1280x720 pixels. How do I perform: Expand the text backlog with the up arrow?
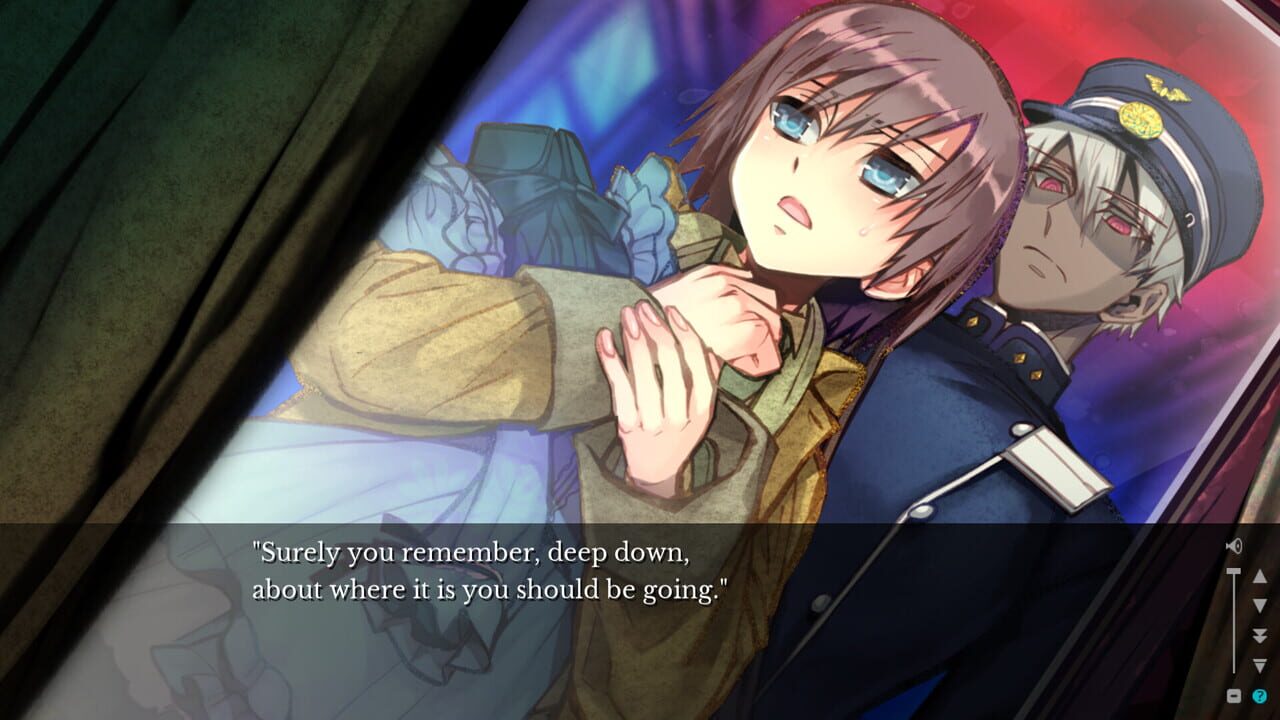click(1260, 578)
